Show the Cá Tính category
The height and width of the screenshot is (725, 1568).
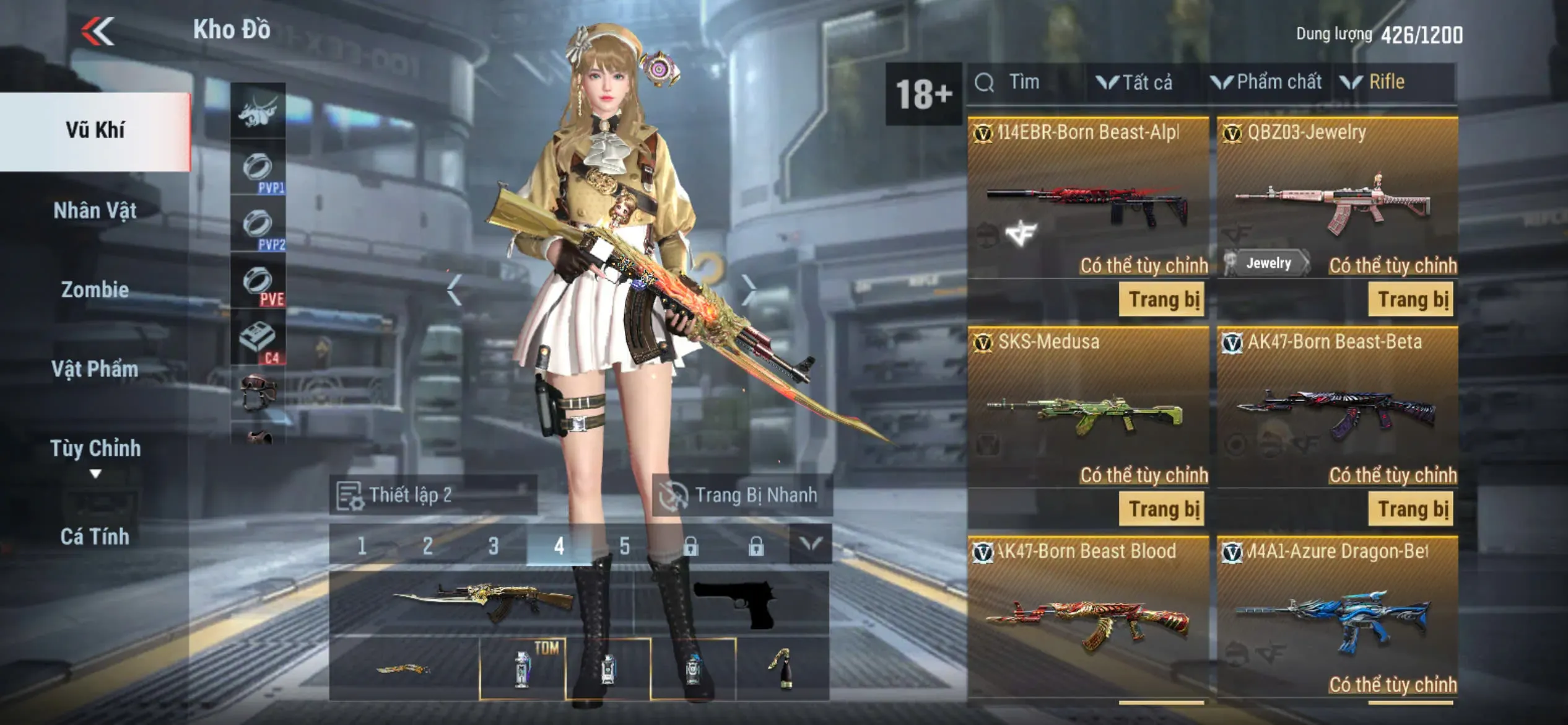coord(95,536)
